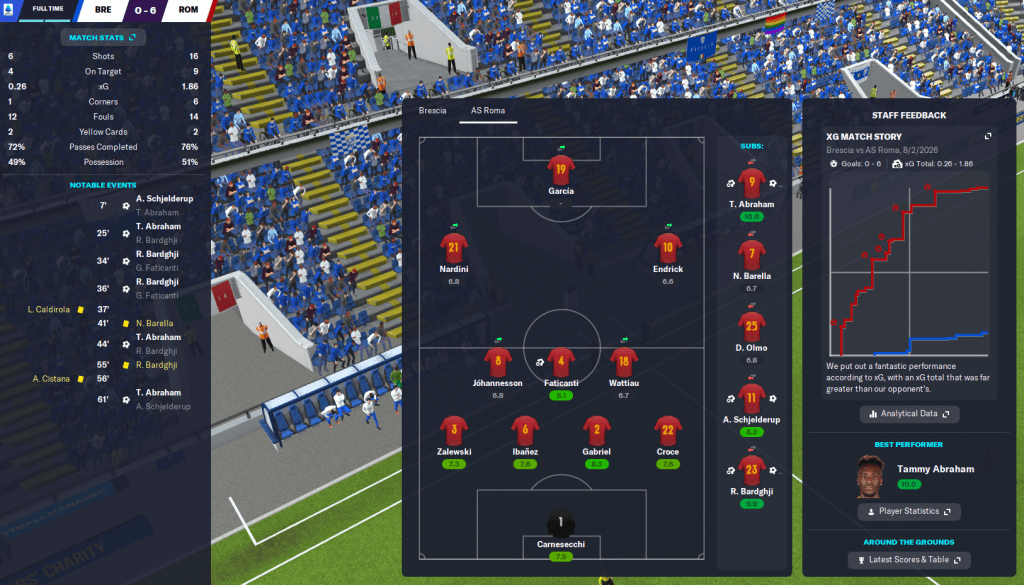1024x585 pixels.
Task: Pick Nardini on the left wing
Action: (x=454, y=248)
